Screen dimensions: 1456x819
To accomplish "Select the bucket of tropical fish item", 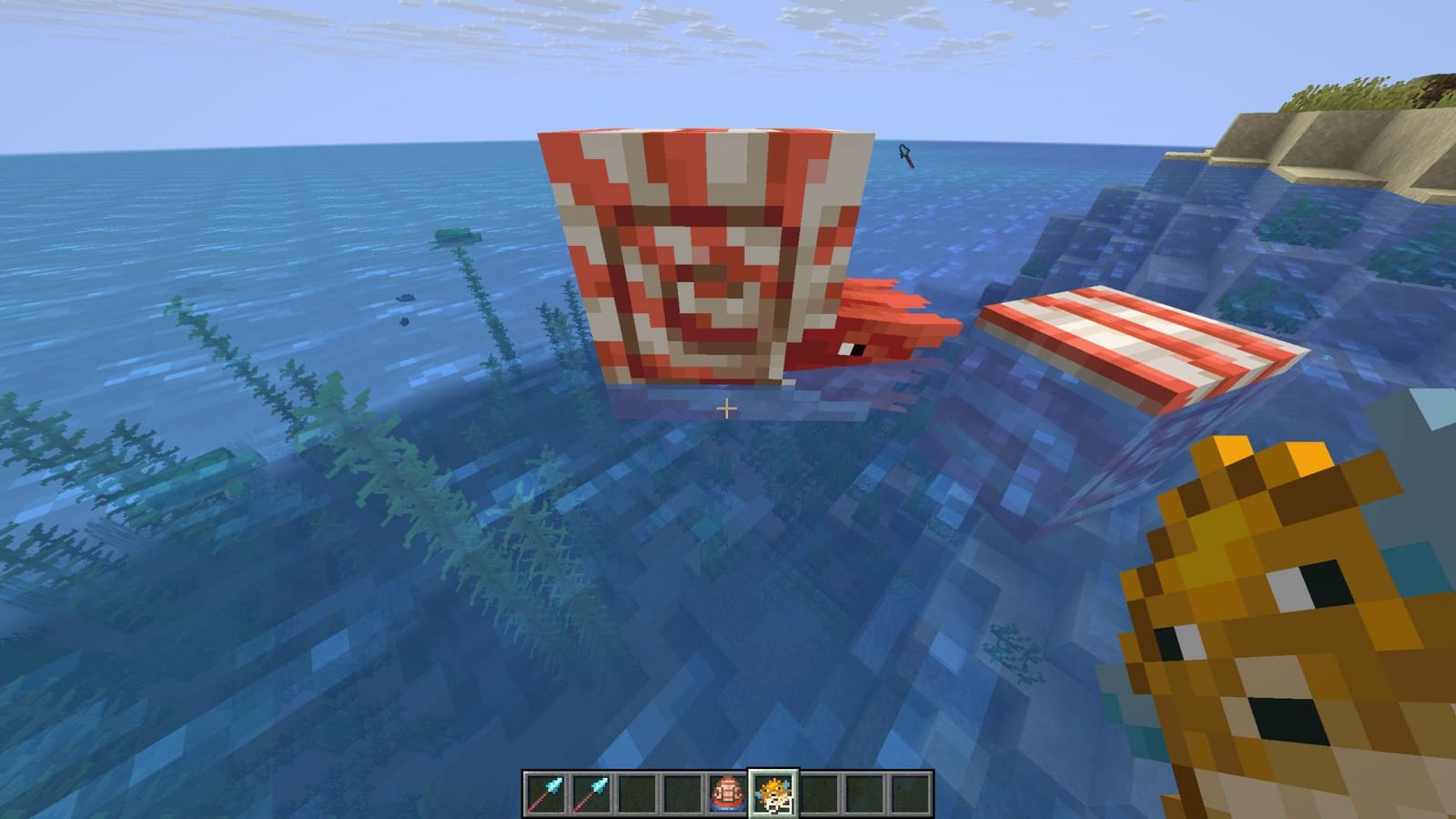I will click(726, 792).
